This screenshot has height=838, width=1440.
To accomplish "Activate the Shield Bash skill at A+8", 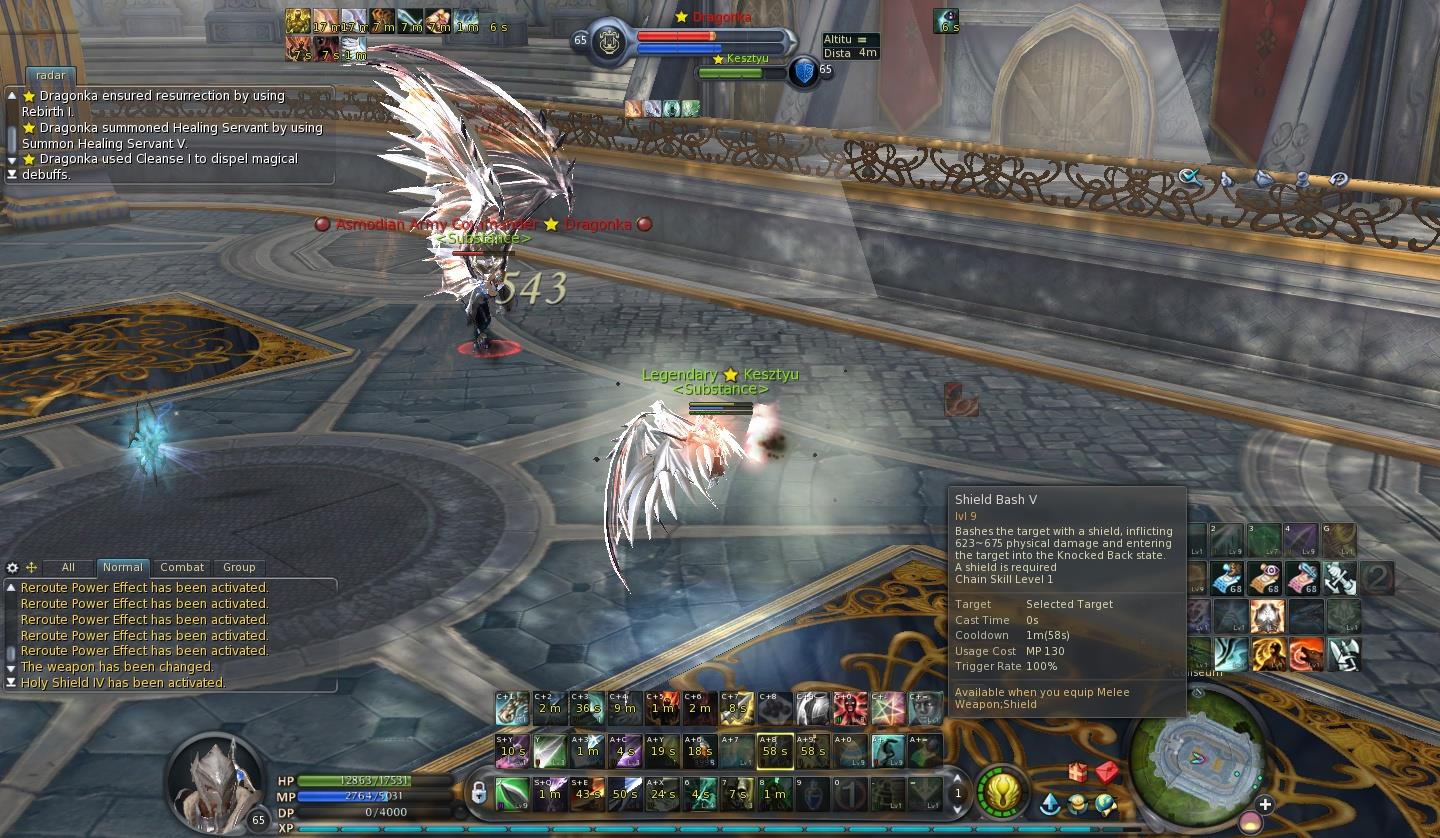I will point(774,751).
